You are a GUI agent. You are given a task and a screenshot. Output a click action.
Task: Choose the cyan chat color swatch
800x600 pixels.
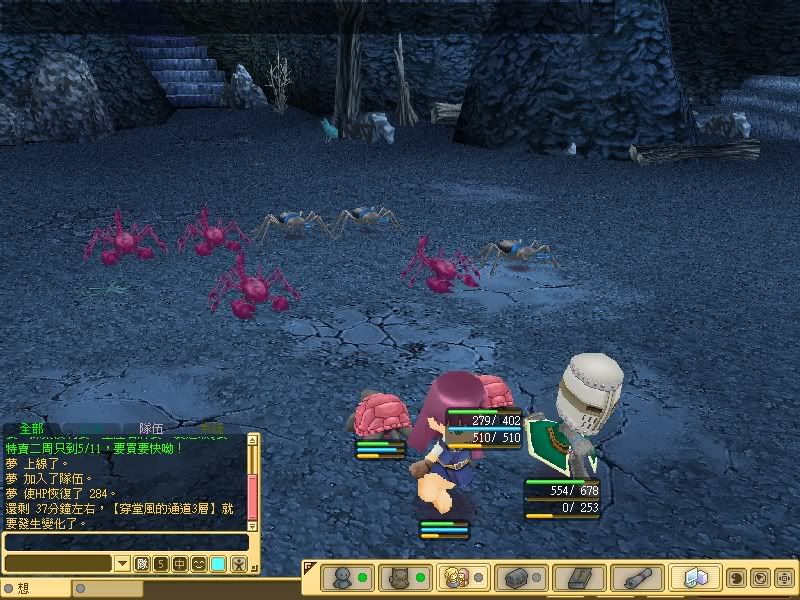pyautogui.click(x=218, y=564)
